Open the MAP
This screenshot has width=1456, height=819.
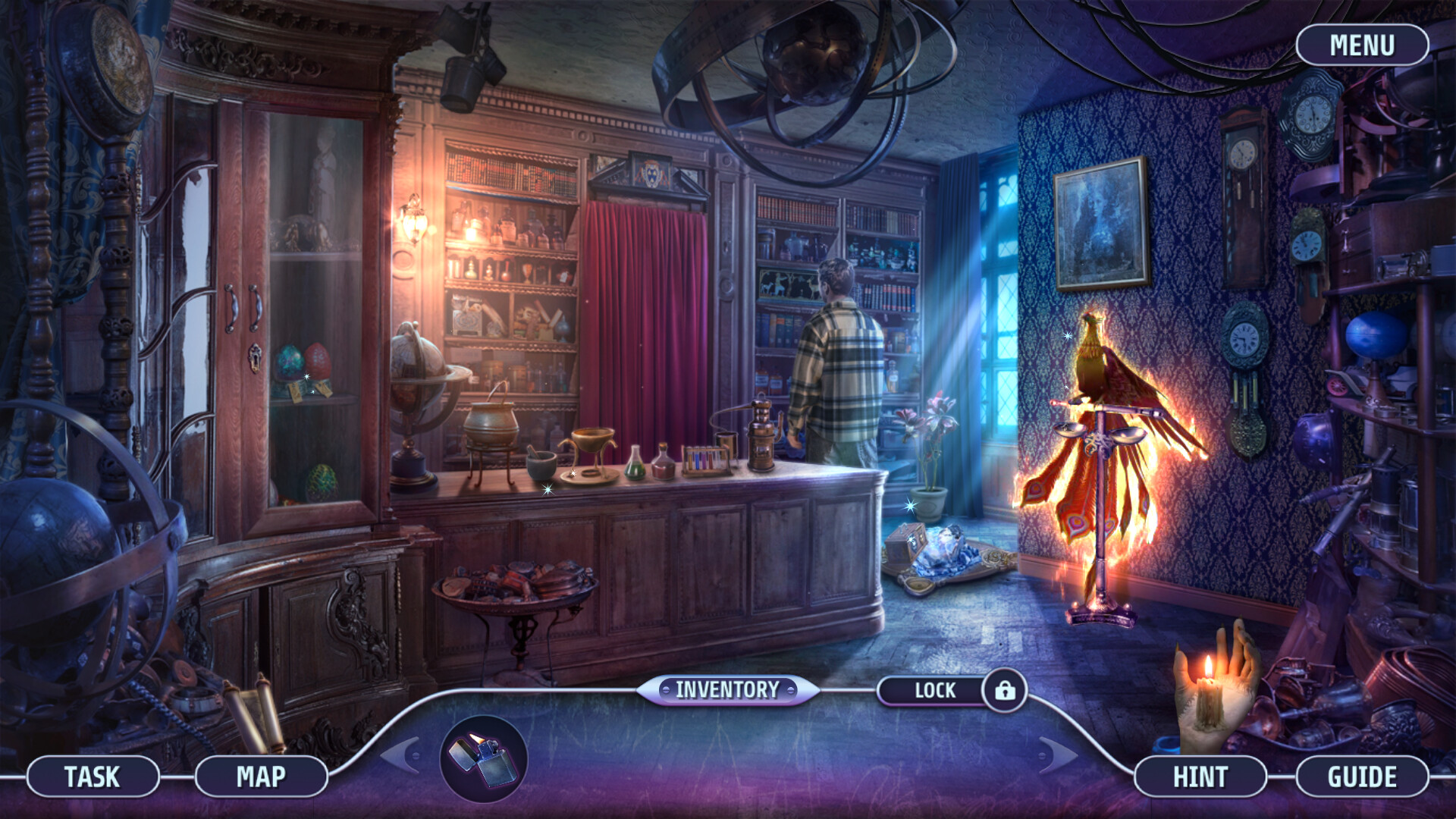point(262,776)
